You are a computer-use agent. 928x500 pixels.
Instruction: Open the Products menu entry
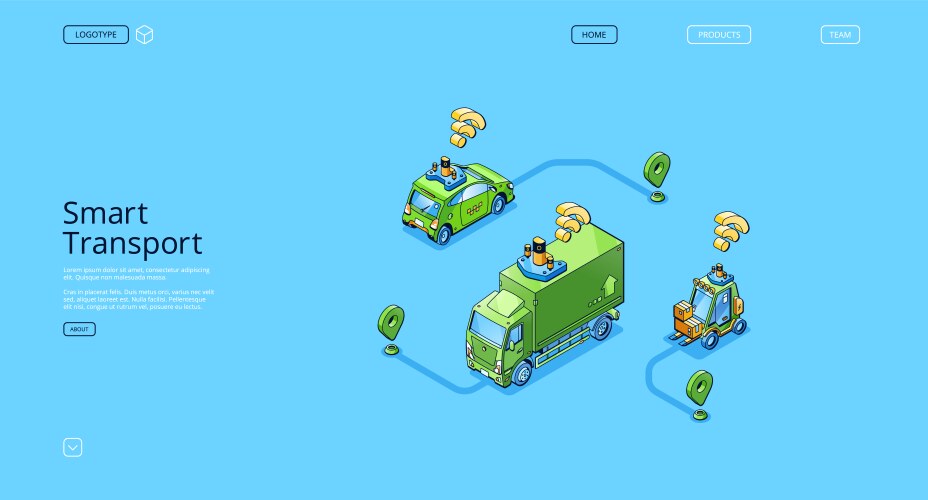coord(718,35)
